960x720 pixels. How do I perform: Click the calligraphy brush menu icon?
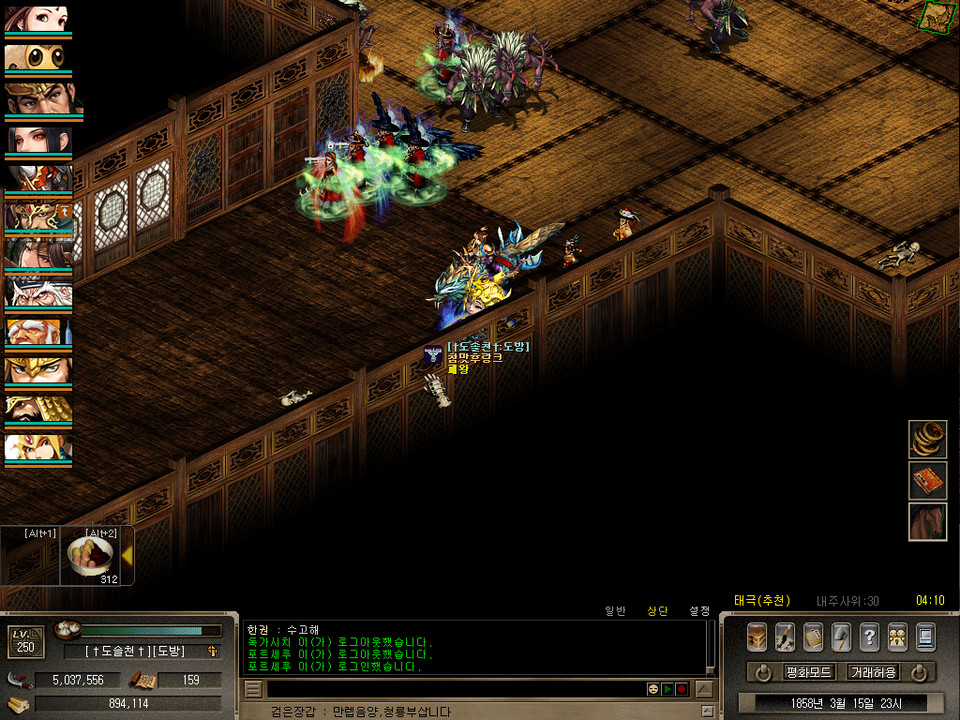click(x=785, y=637)
